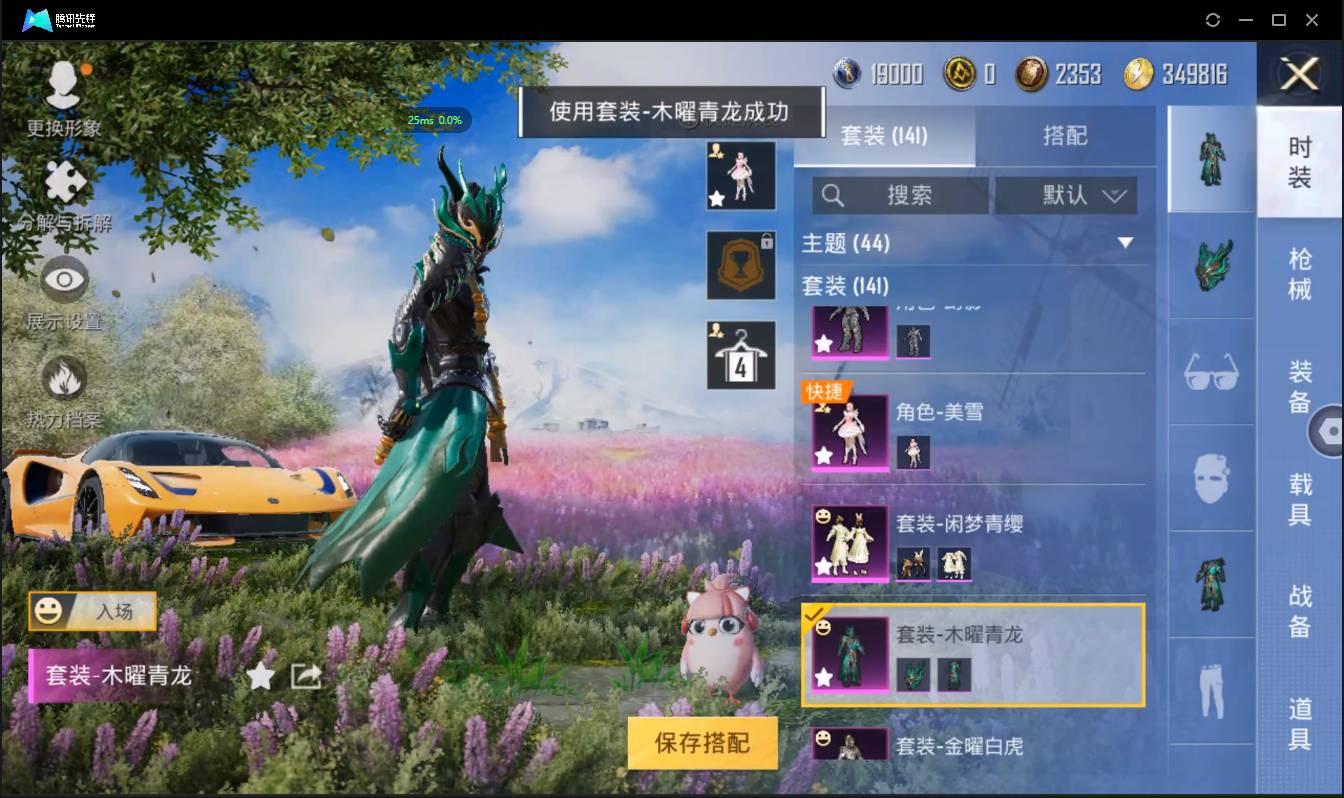Open the locked trophy emblem slot

pyautogui.click(x=740, y=265)
